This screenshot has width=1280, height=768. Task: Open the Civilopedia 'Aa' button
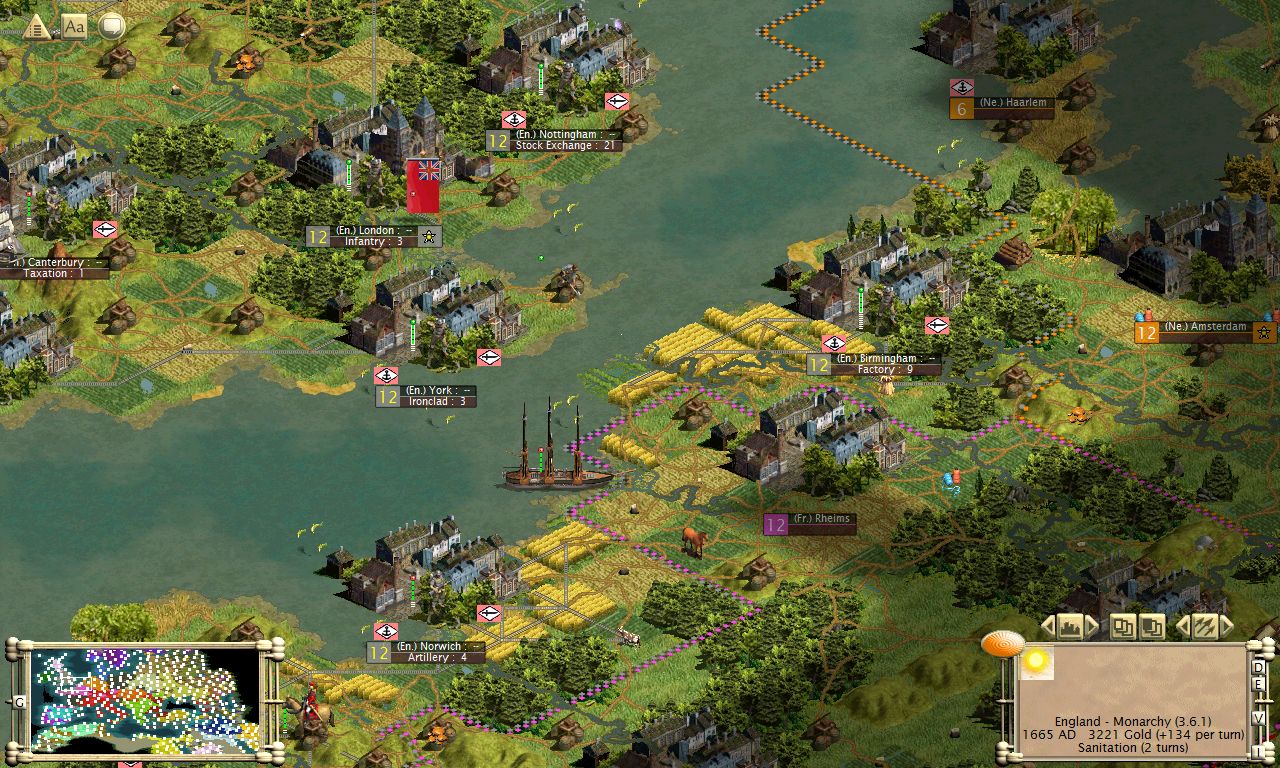tap(74, 26)
